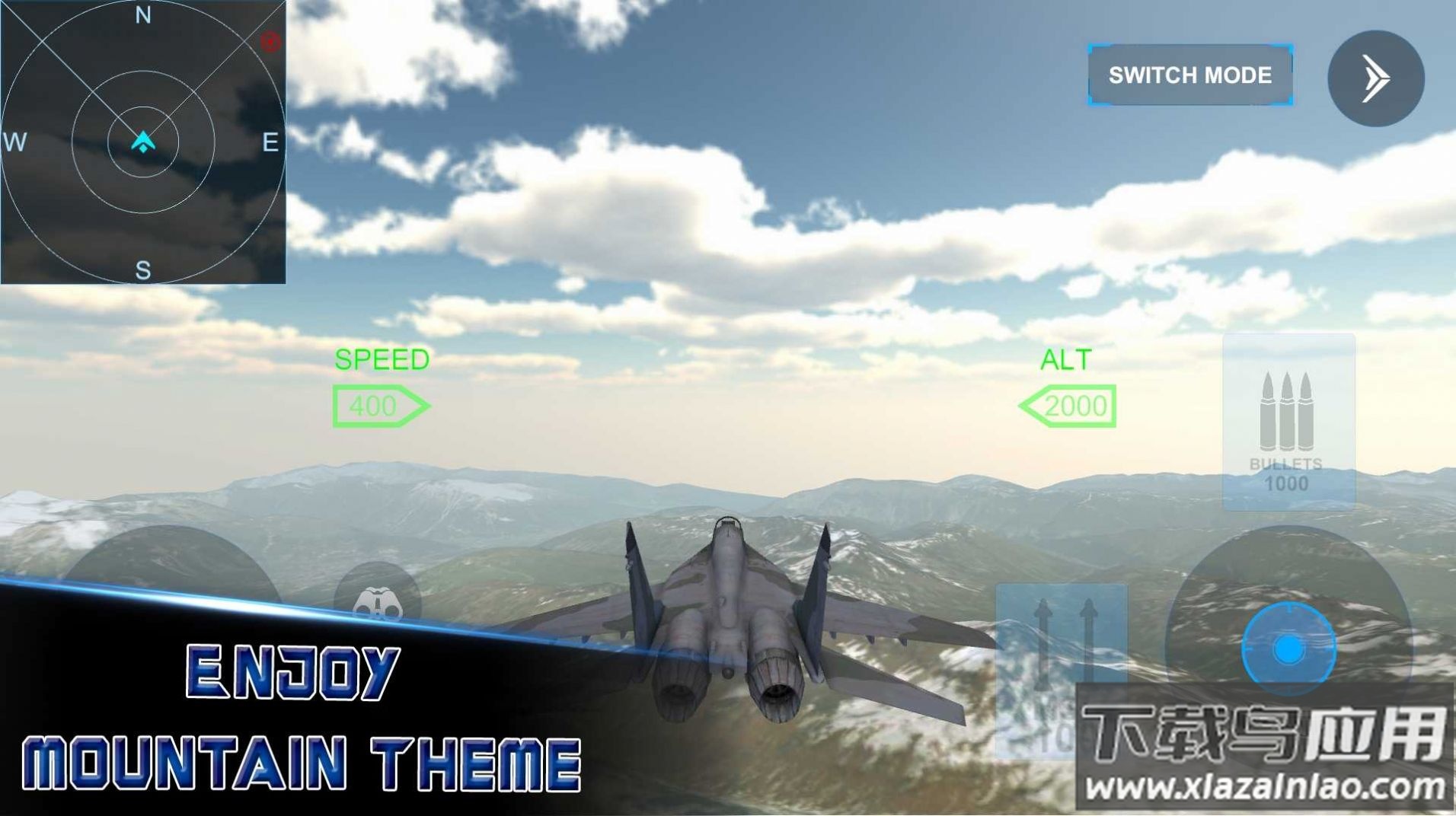Toggle SWITCH MODE to change flight mode

click(1189, 75)
